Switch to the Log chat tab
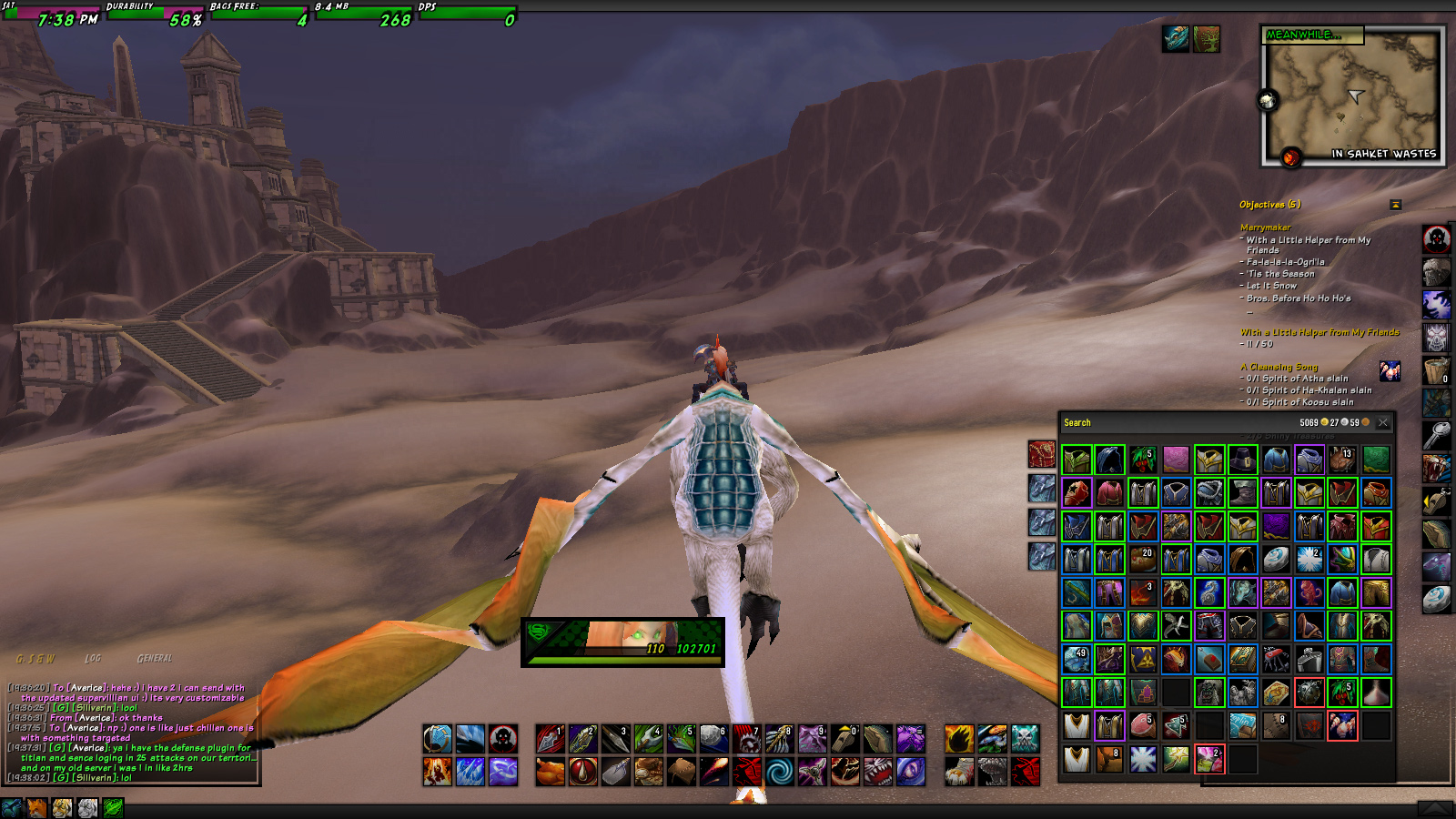Image resolution: width=1456 pixels, height=819 pixels. pyautogui.click(x=95, y=657)
